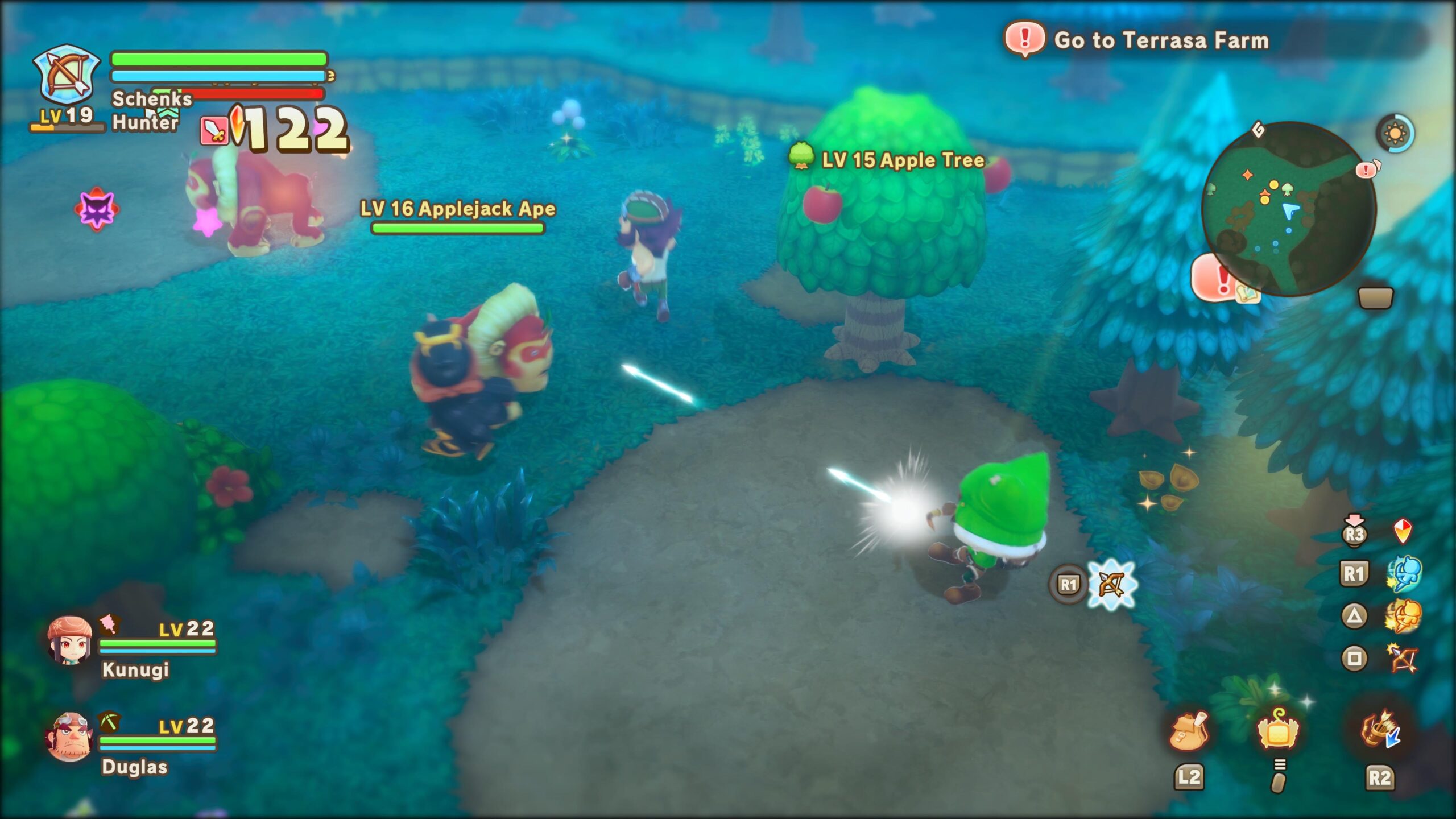Activate the orange running figure skill
This screenshot has width=1456, height=819.
click(x=1403, y=617)
